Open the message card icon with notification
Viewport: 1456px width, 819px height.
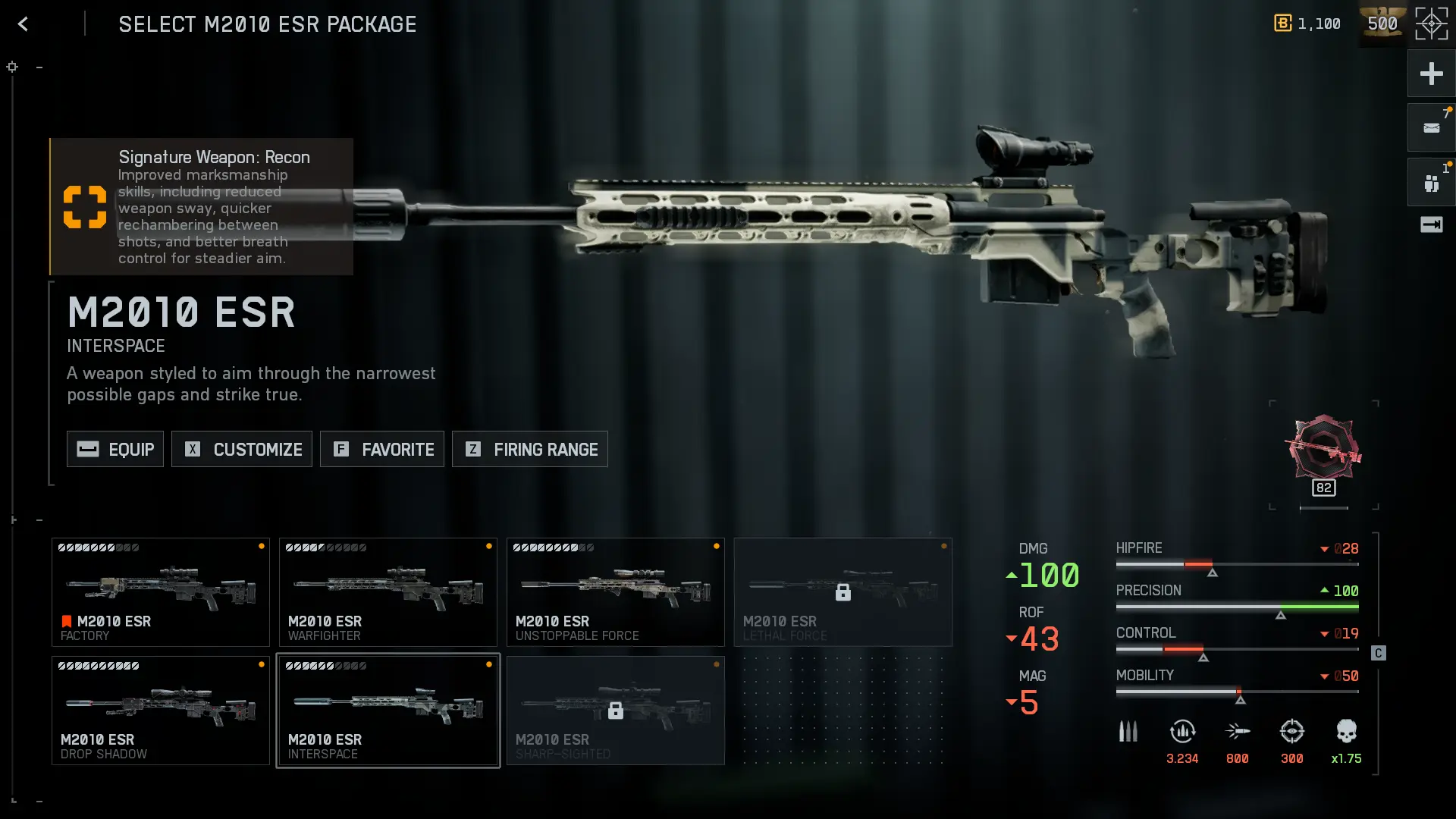pyautogui.click(x=1431, y=128)
